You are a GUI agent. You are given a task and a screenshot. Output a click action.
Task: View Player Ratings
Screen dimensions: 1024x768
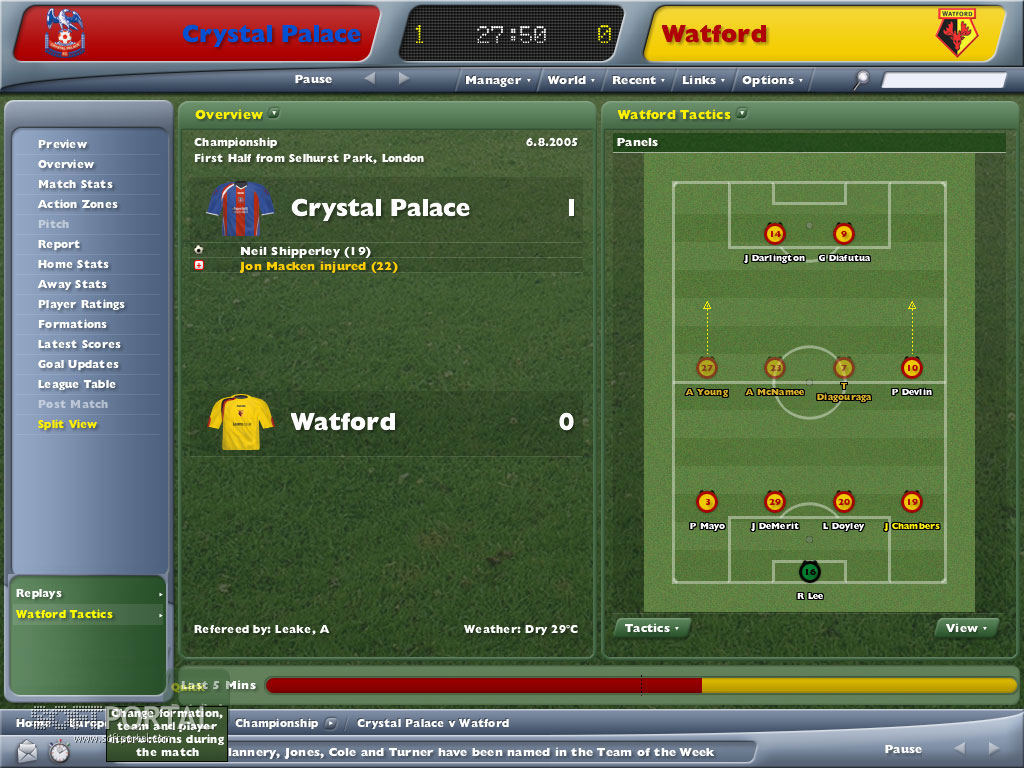pos(81,304)
